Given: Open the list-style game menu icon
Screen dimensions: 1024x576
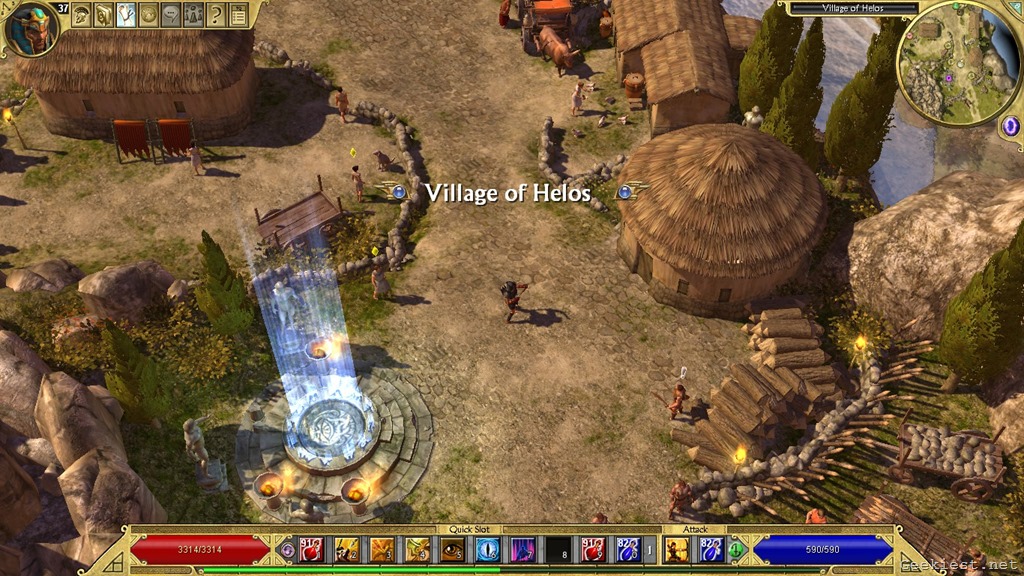Looking at the screenshot, I should tap(238, 14).
